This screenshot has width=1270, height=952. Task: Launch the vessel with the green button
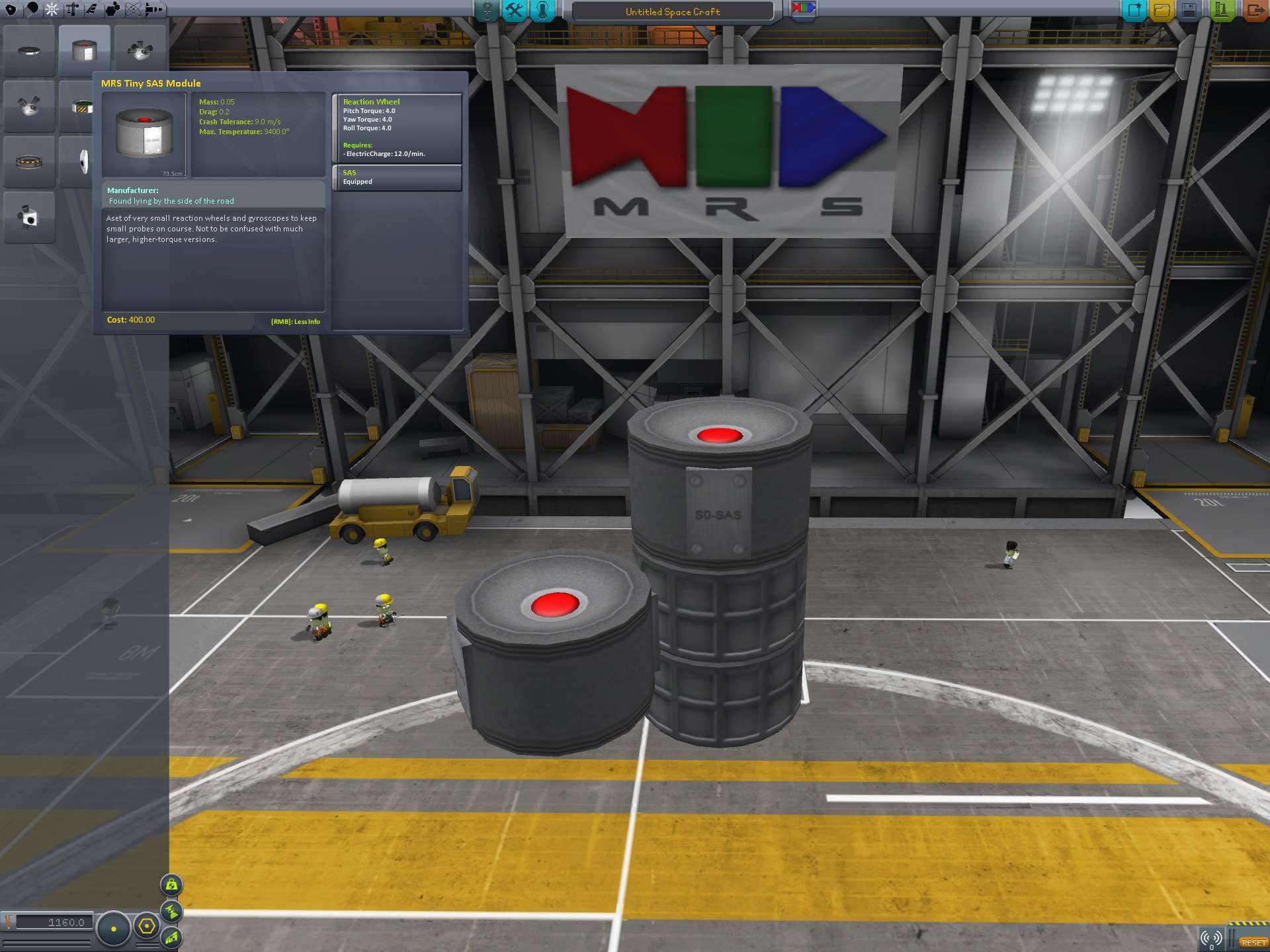[x=1221, y=11]
